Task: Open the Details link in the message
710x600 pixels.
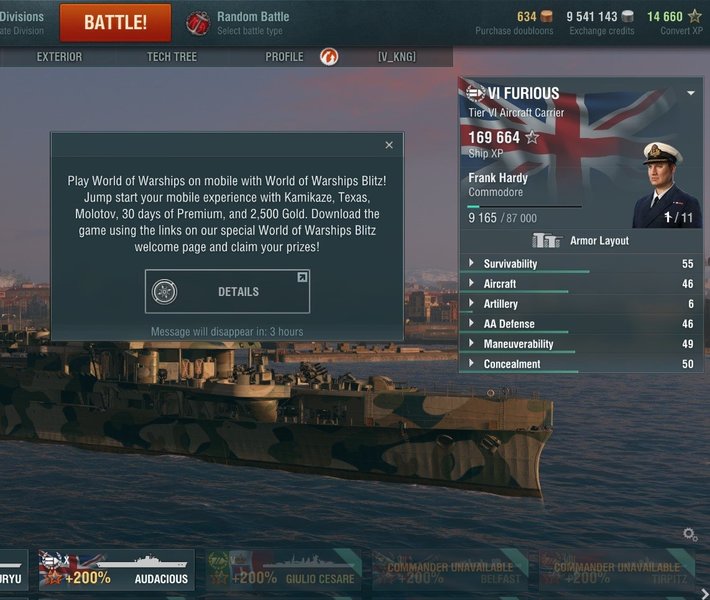Action: point(227,292)
